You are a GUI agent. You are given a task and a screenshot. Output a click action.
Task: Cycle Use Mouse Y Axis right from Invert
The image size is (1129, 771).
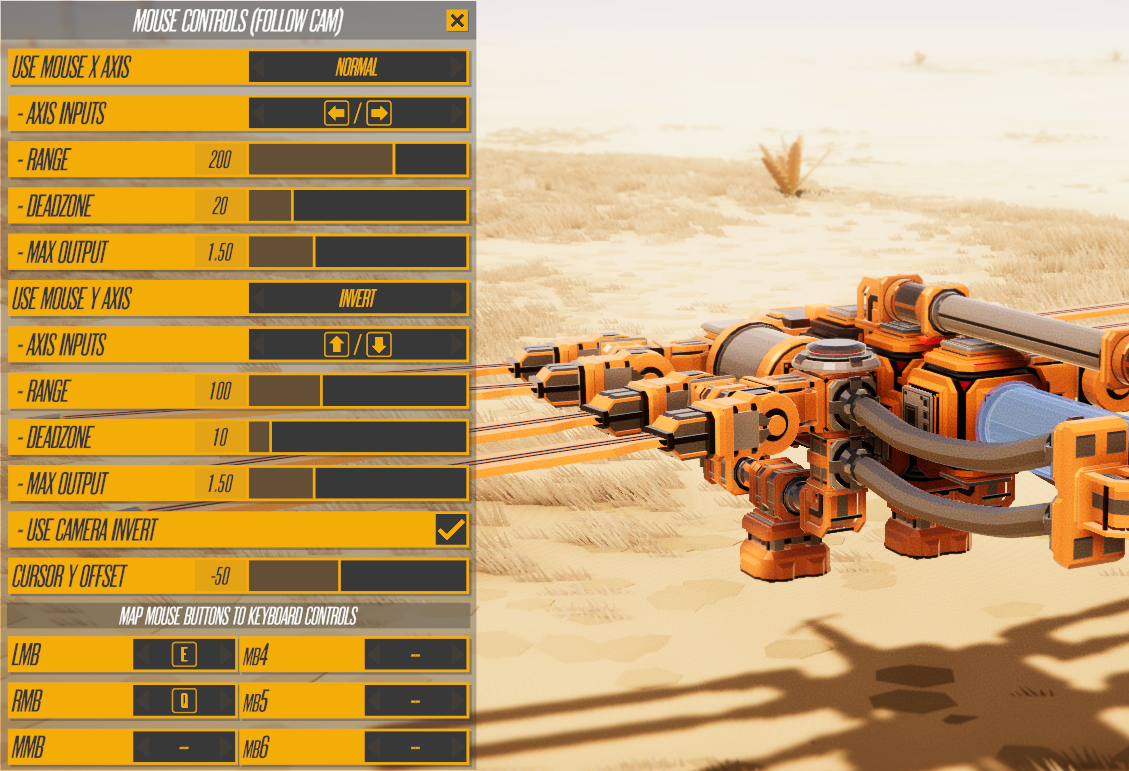[x=458, y=299]
